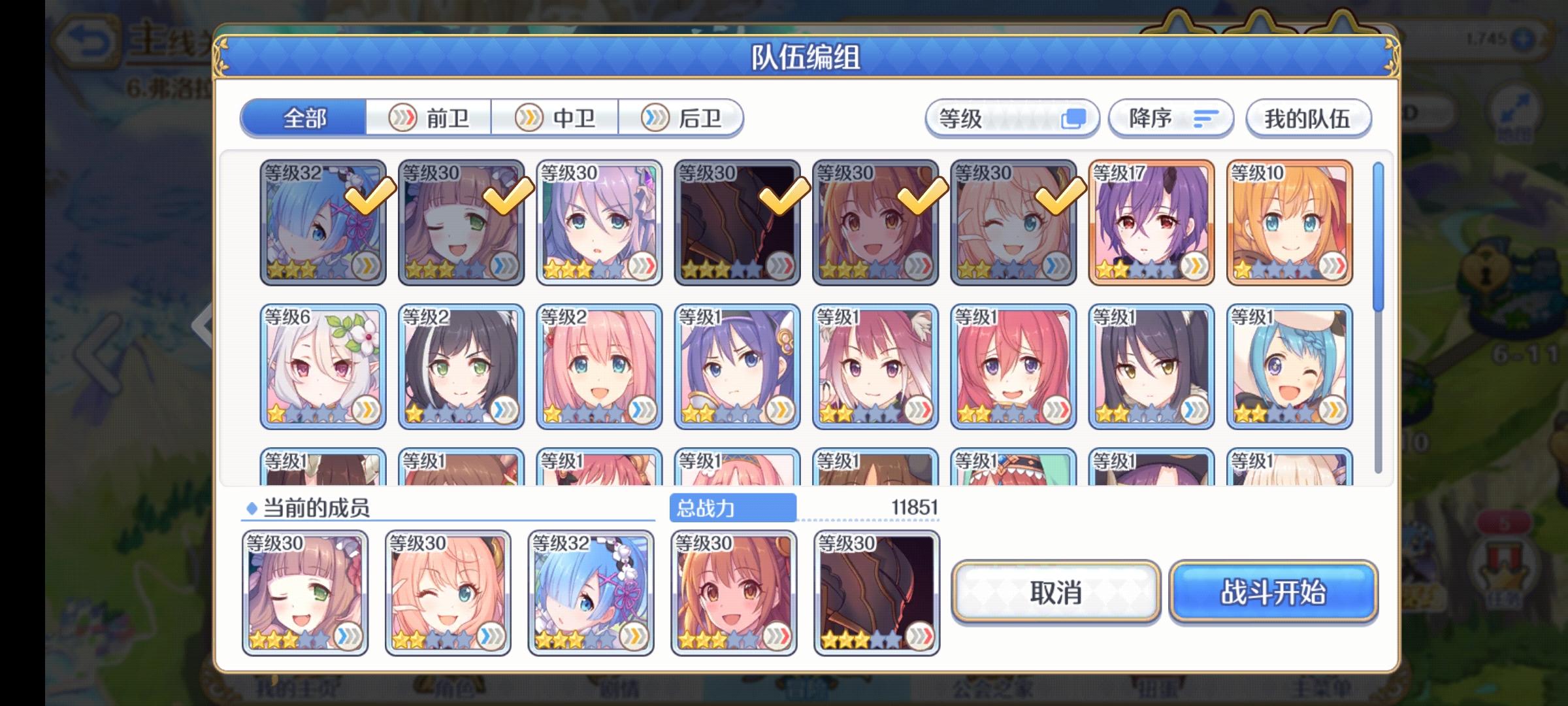This screenshot has width=1568, height=706.
Task: Select Kokkoro, the level 6 elf character
Action: (321, 366)
